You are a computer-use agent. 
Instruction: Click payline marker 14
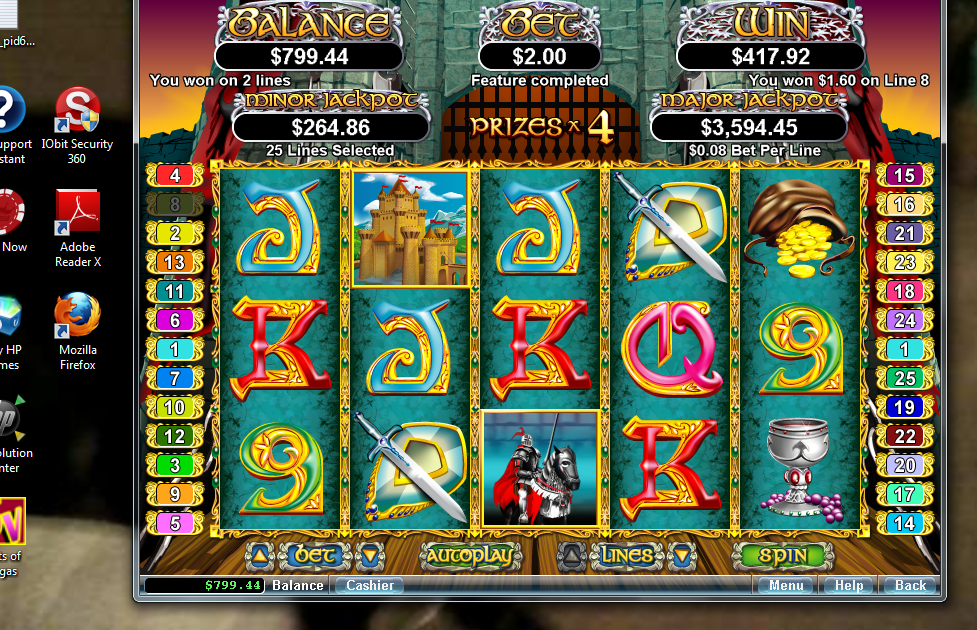point(904,522)
